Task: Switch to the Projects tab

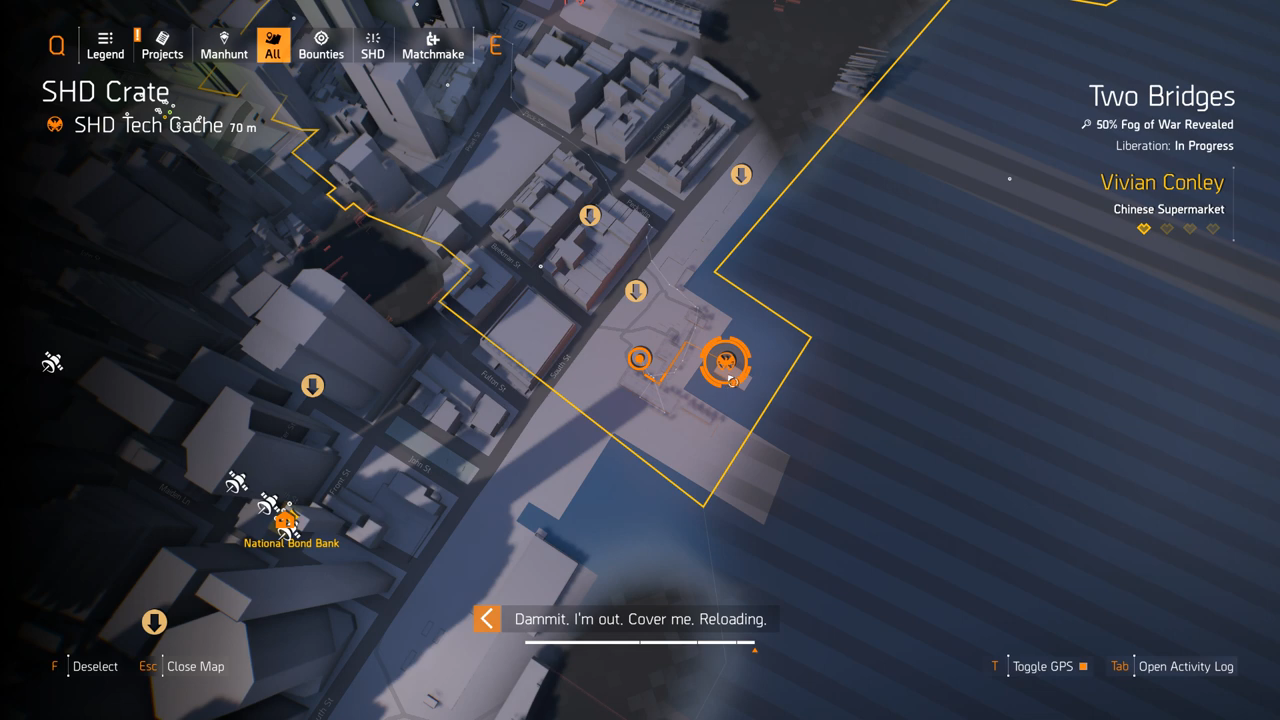Action: tap(162, 45)
